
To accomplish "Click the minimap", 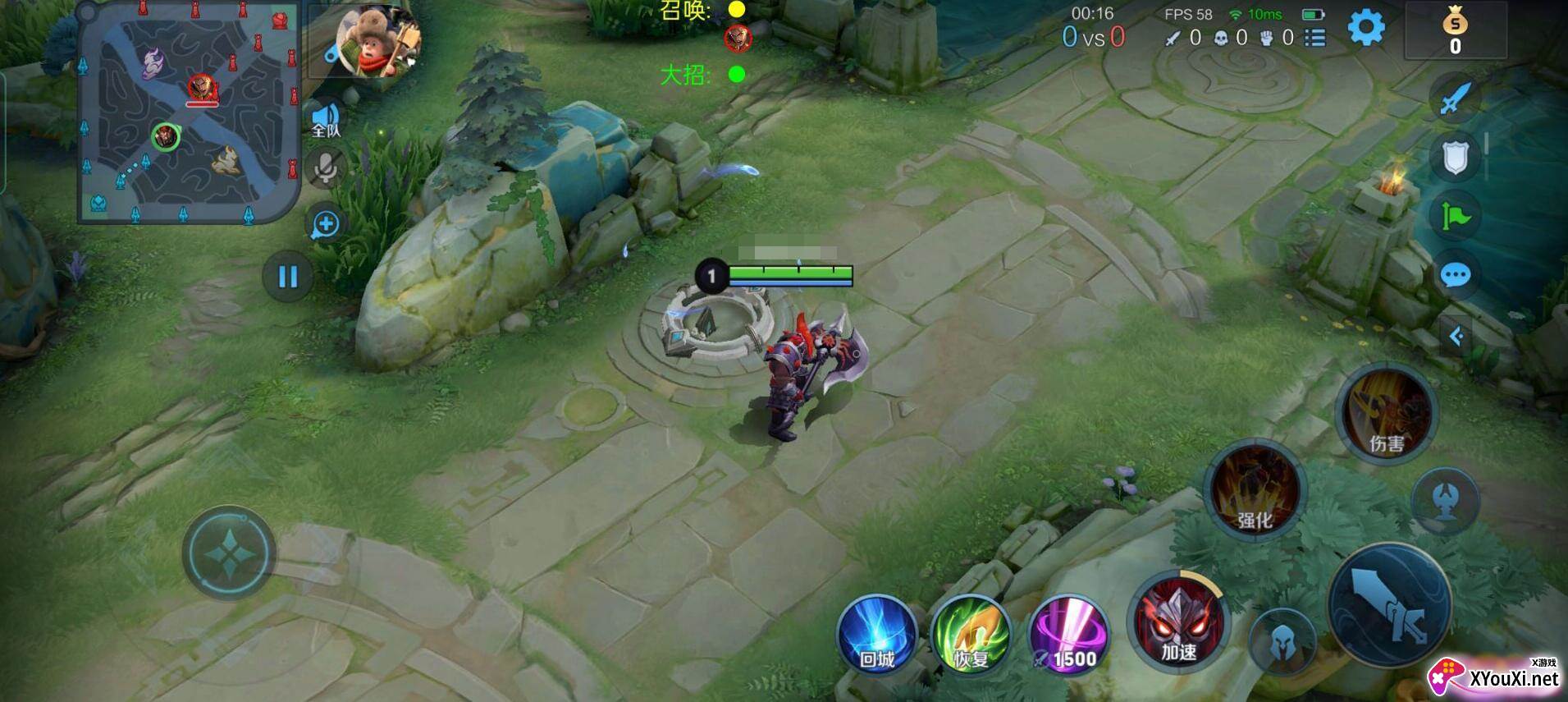I will click(x=188, y=112).
